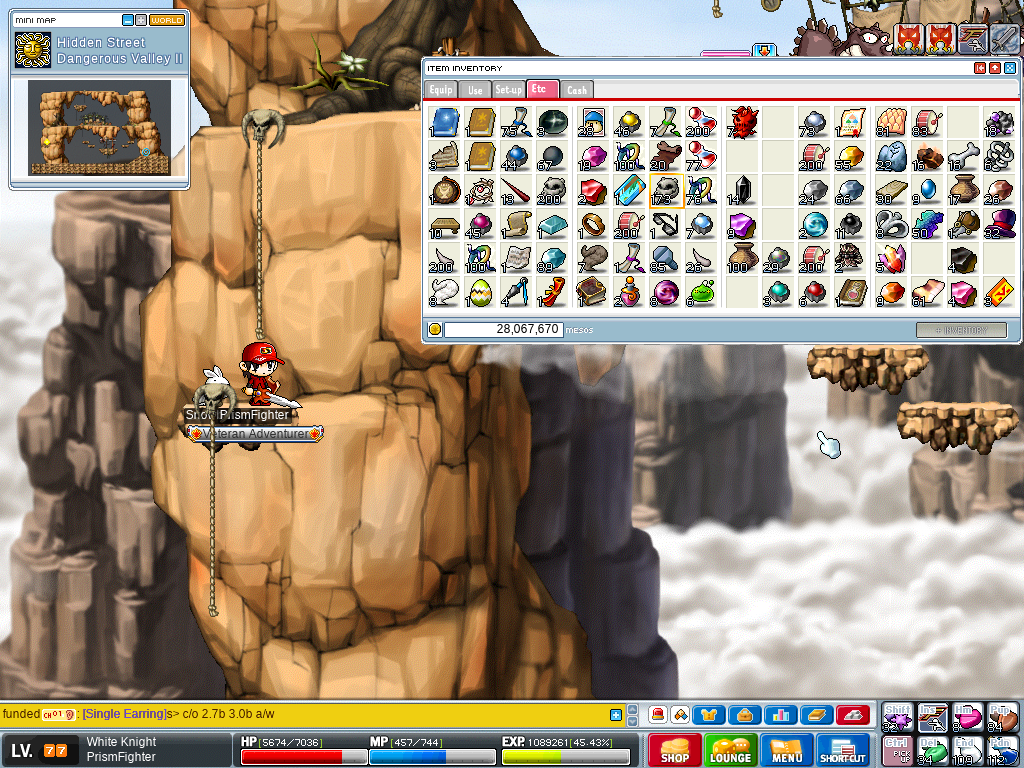Select the green slime bubble item
The height and width of the screenshot is (768, 1024).
pyautogui.click(x=702, y=292)
